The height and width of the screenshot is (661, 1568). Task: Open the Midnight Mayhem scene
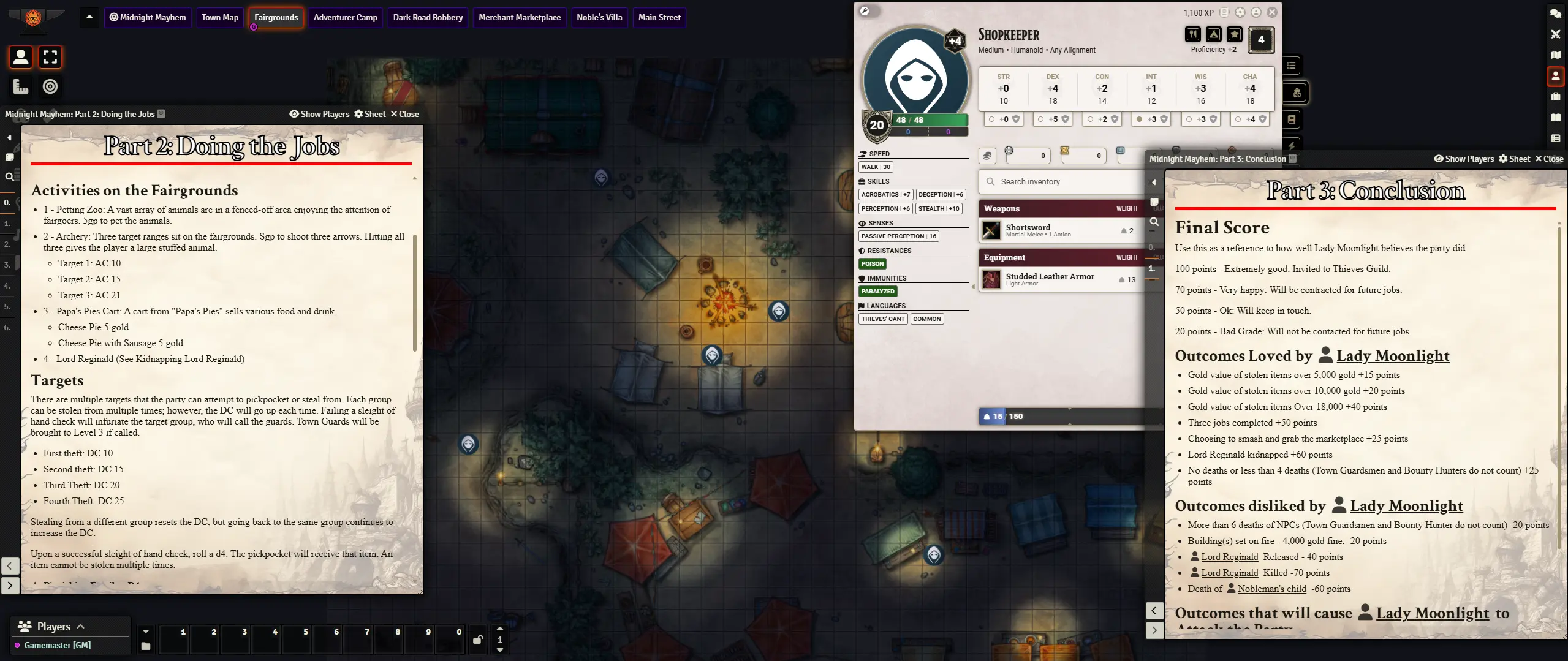[x=148, y=17]
